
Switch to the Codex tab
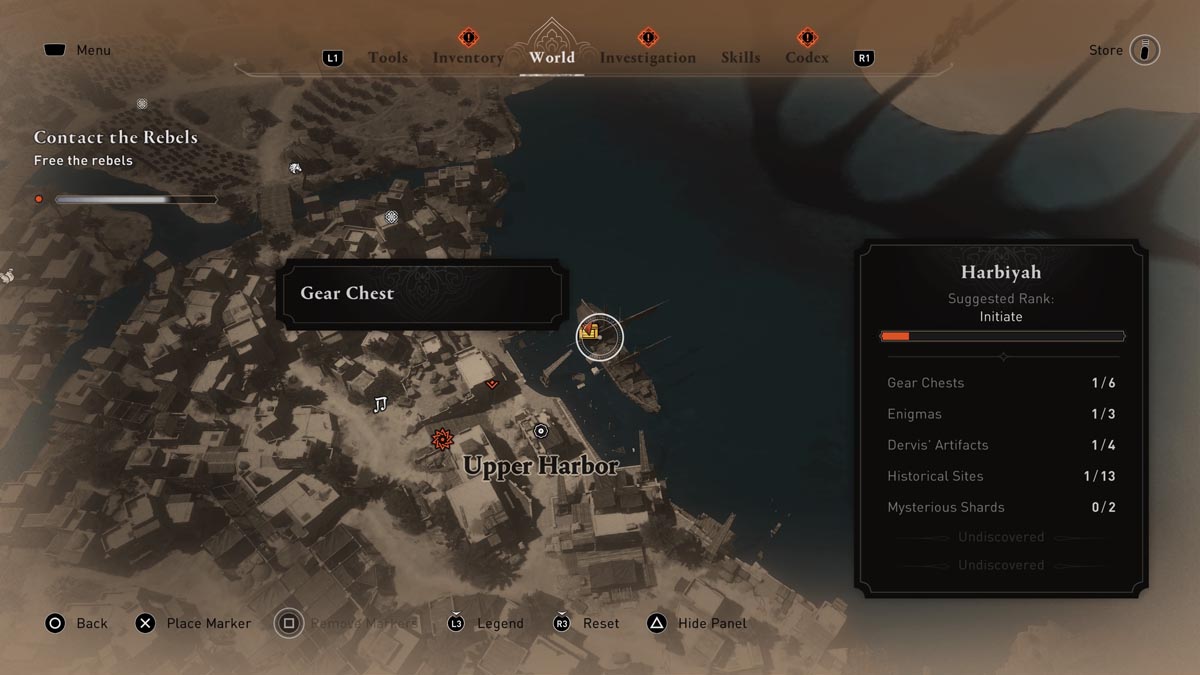click(807, 58)
